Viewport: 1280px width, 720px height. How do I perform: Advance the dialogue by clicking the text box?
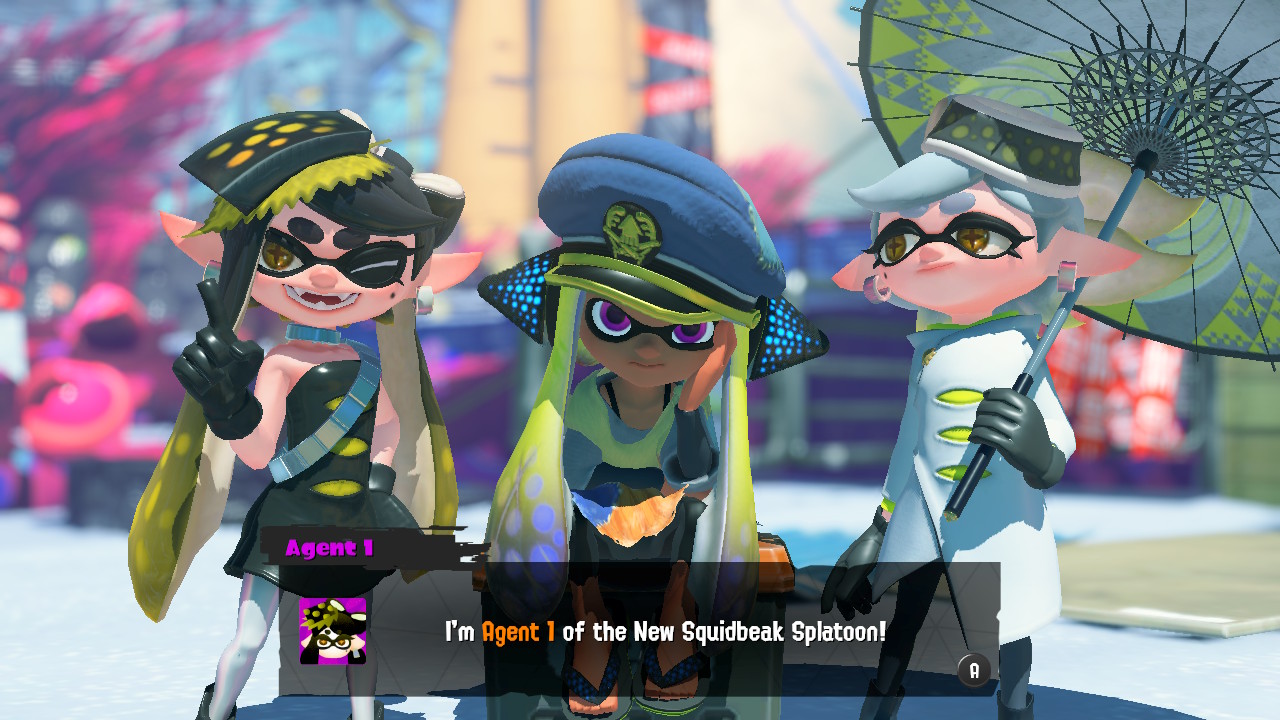(x=700, y=632)
